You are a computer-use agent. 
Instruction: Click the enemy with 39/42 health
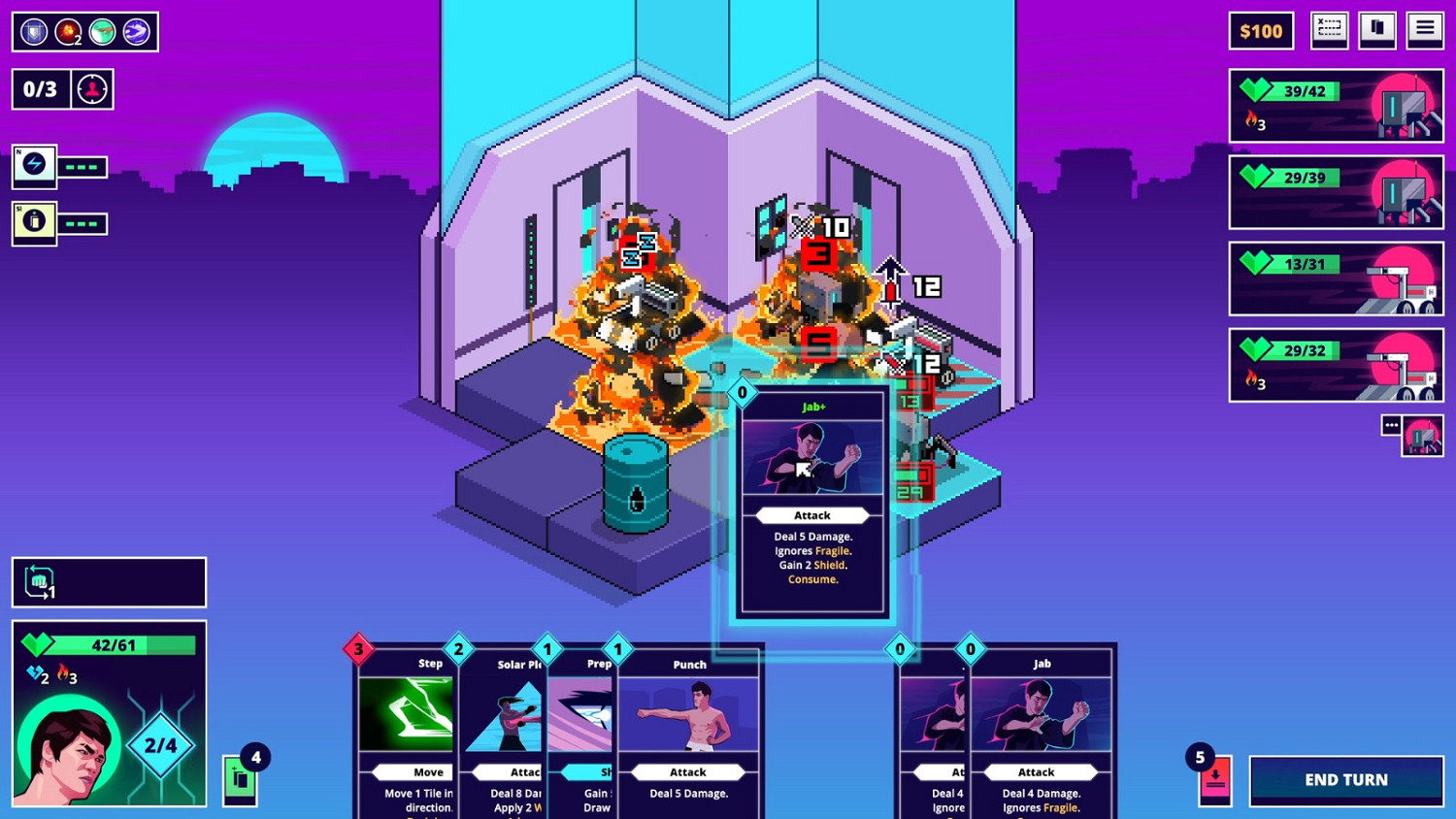(x=1336, y=107)
